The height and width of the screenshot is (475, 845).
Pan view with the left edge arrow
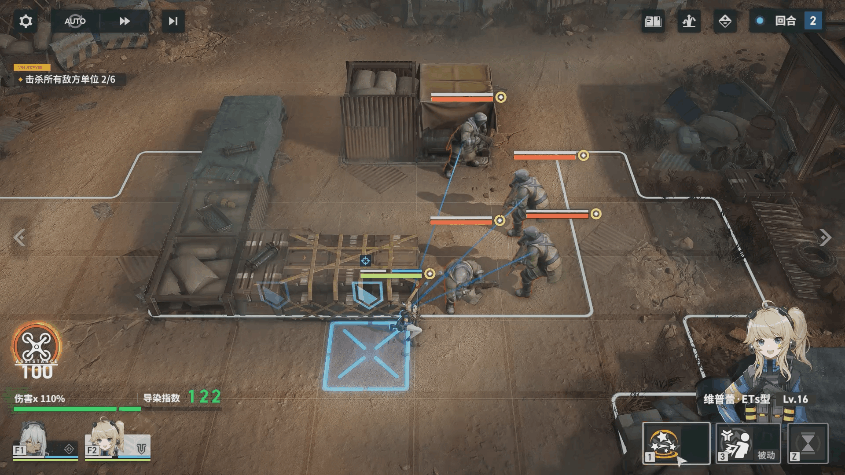(18, 237)
